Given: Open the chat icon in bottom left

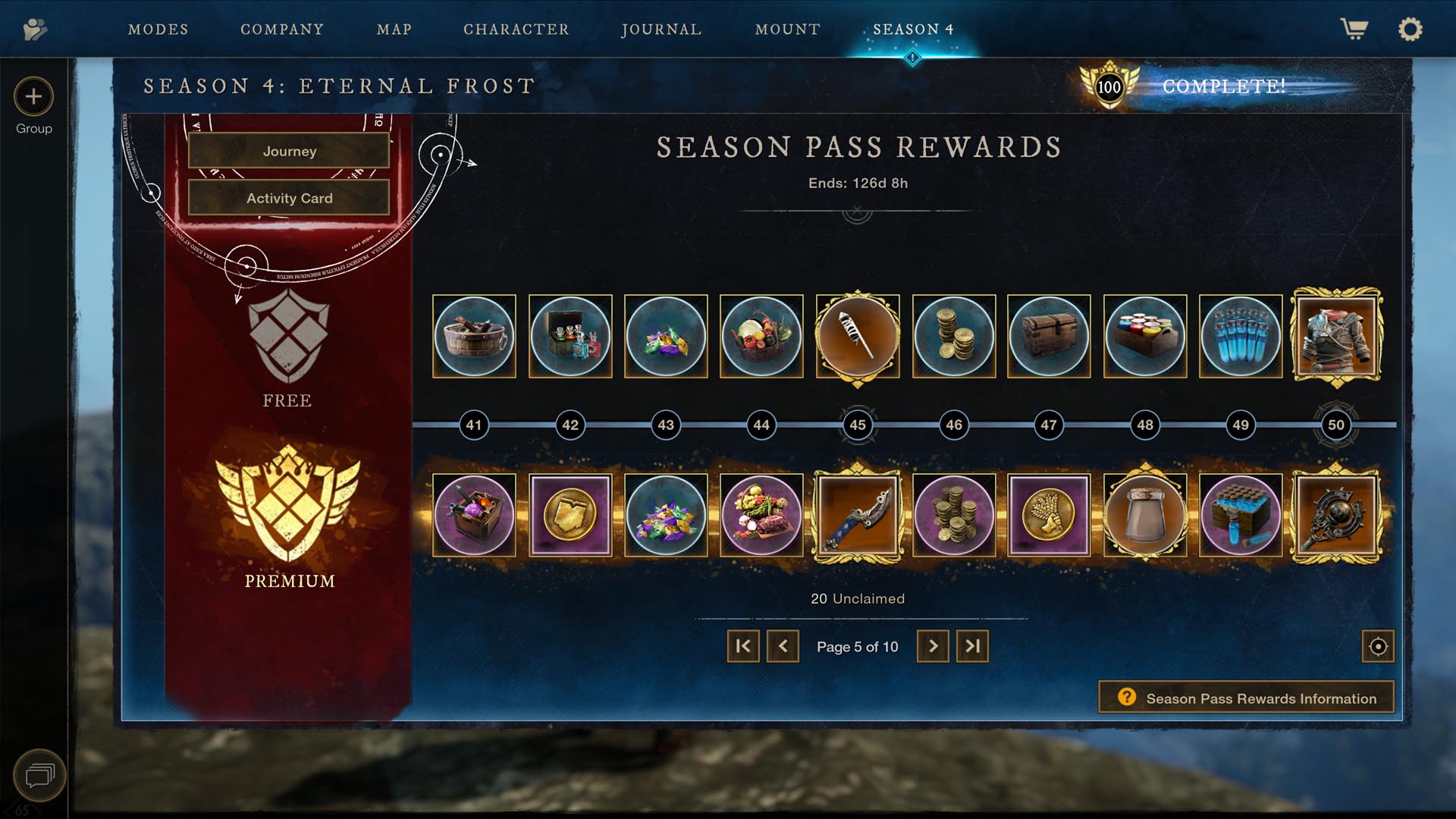Looking at the screenshot, I should [42, 775].
